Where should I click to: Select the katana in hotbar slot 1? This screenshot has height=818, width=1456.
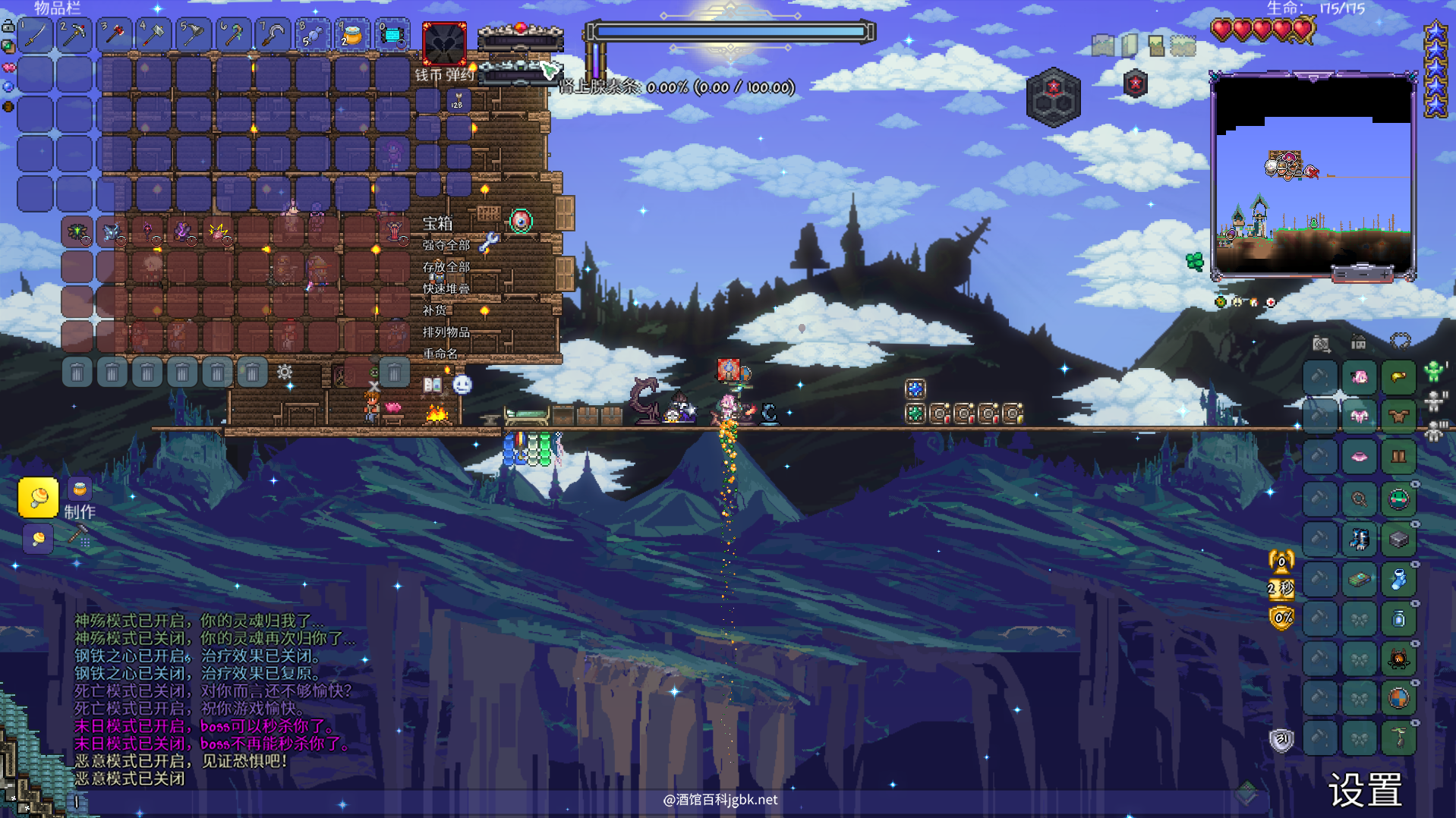click(x=35, y=35)
